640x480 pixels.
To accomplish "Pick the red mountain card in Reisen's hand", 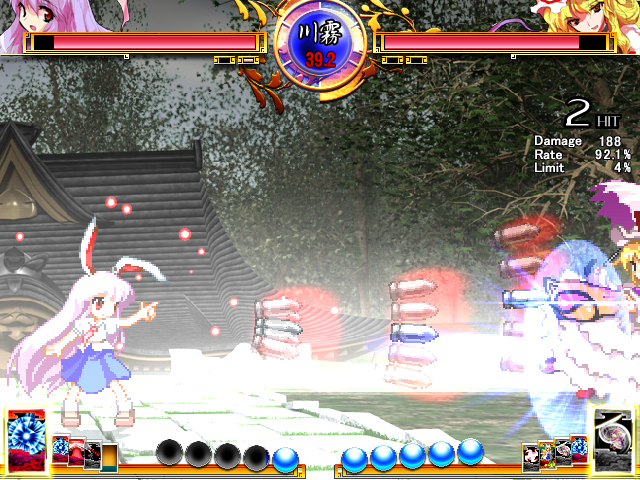I will click(x=77, y=453).
